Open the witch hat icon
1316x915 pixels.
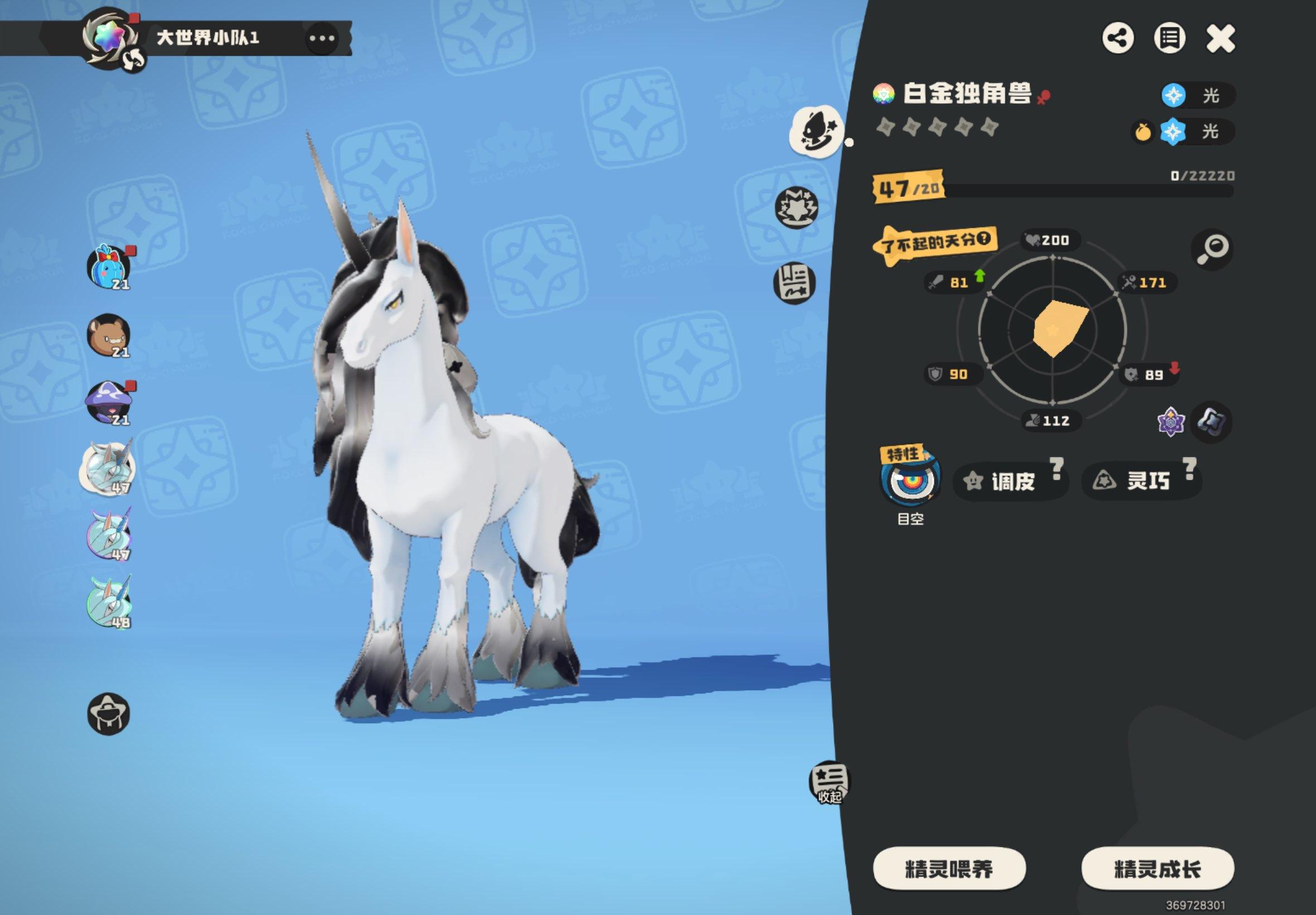click(x=109, y=714)
